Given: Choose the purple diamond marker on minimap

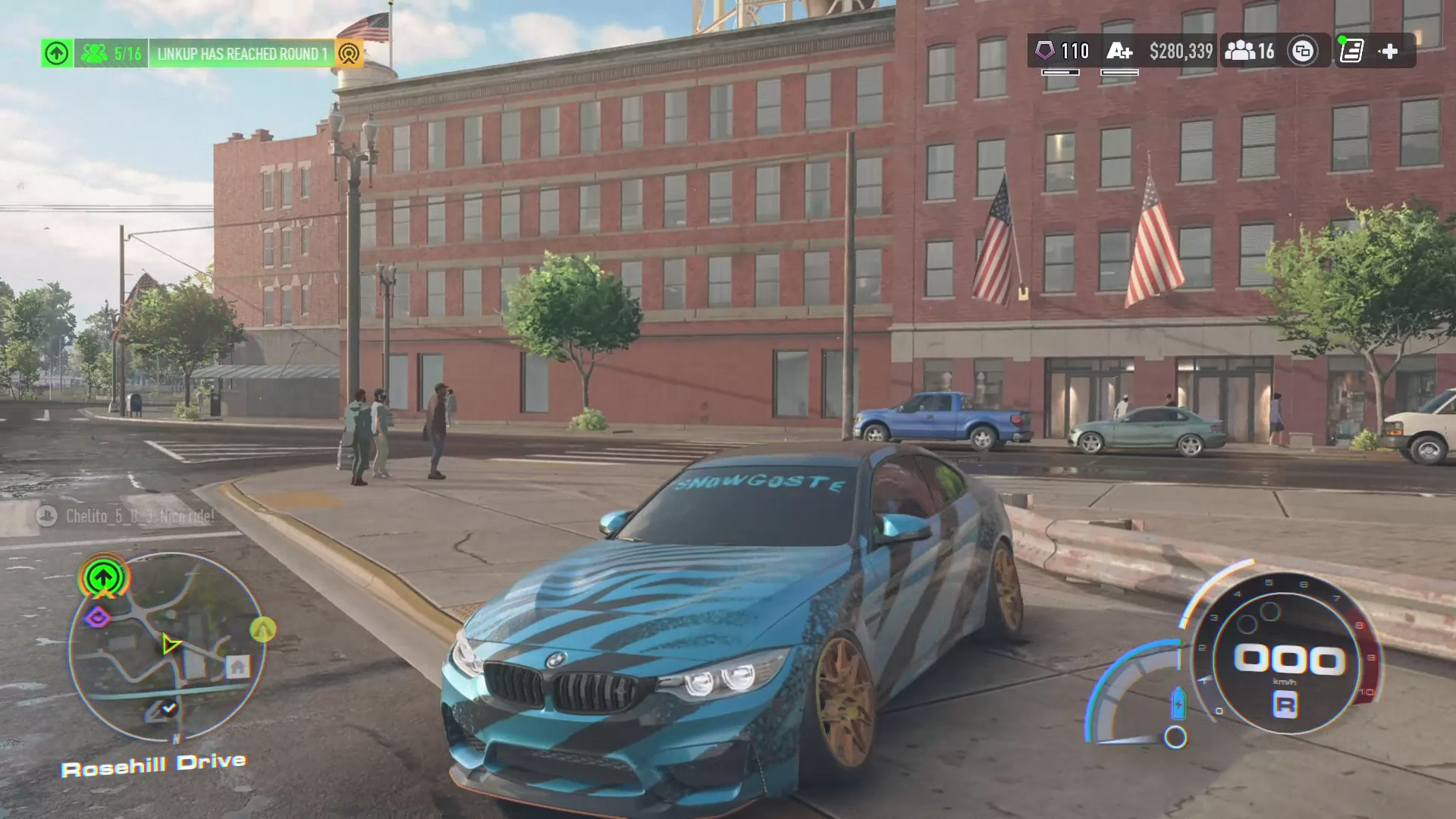Looking at the screenshot, I should point(97,618).
